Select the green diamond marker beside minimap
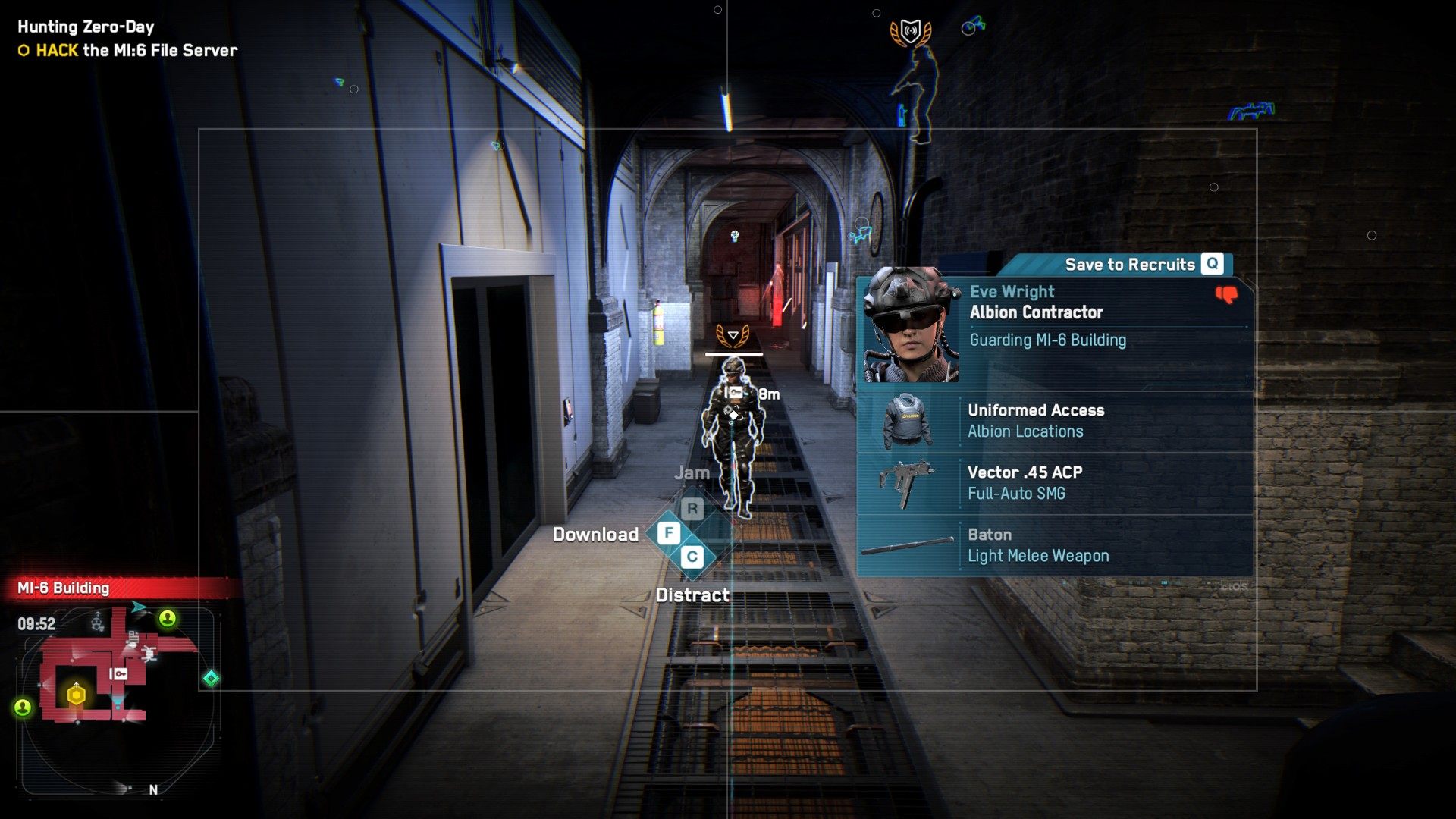1456x819 pixels. 211,678
